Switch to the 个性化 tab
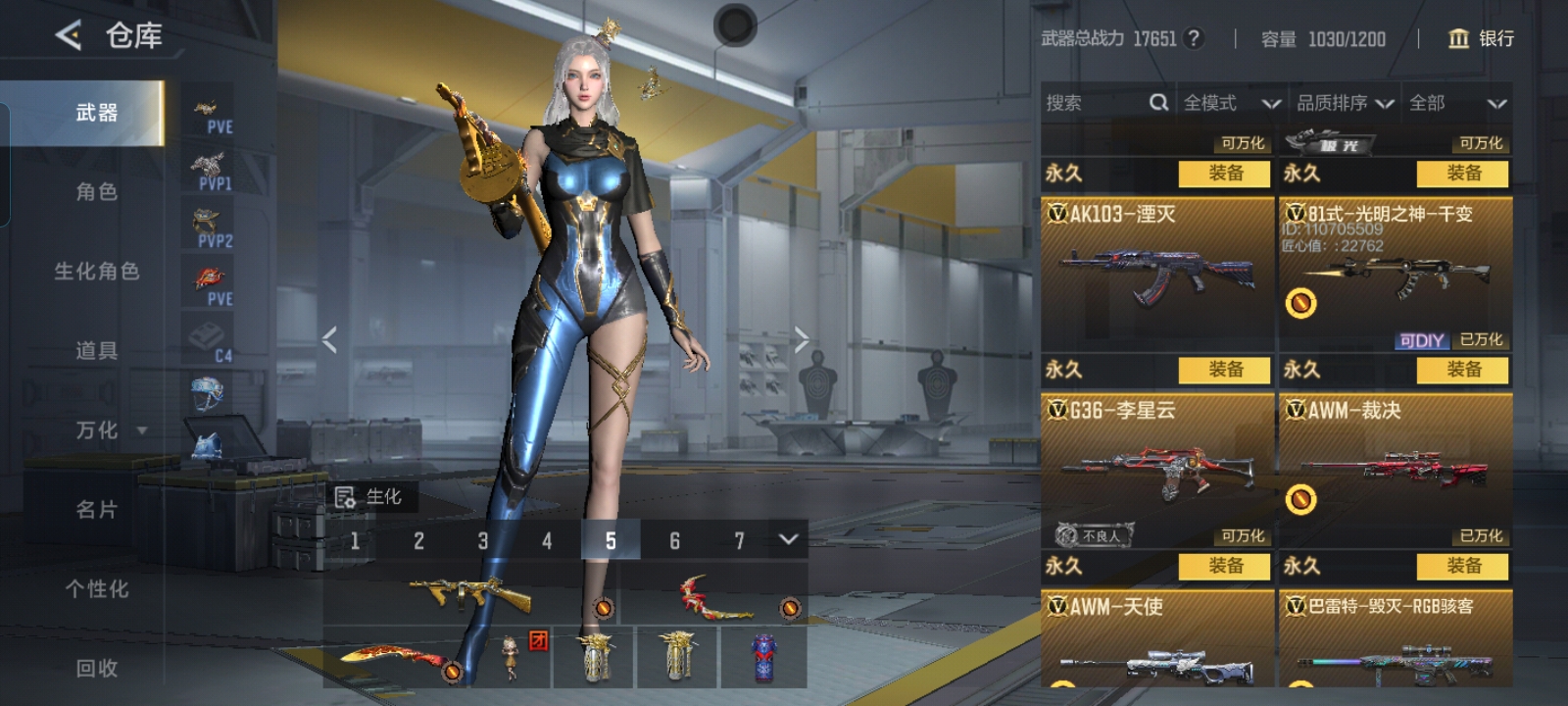Viewport: 1568px width, 706px height. coord(96,589)
